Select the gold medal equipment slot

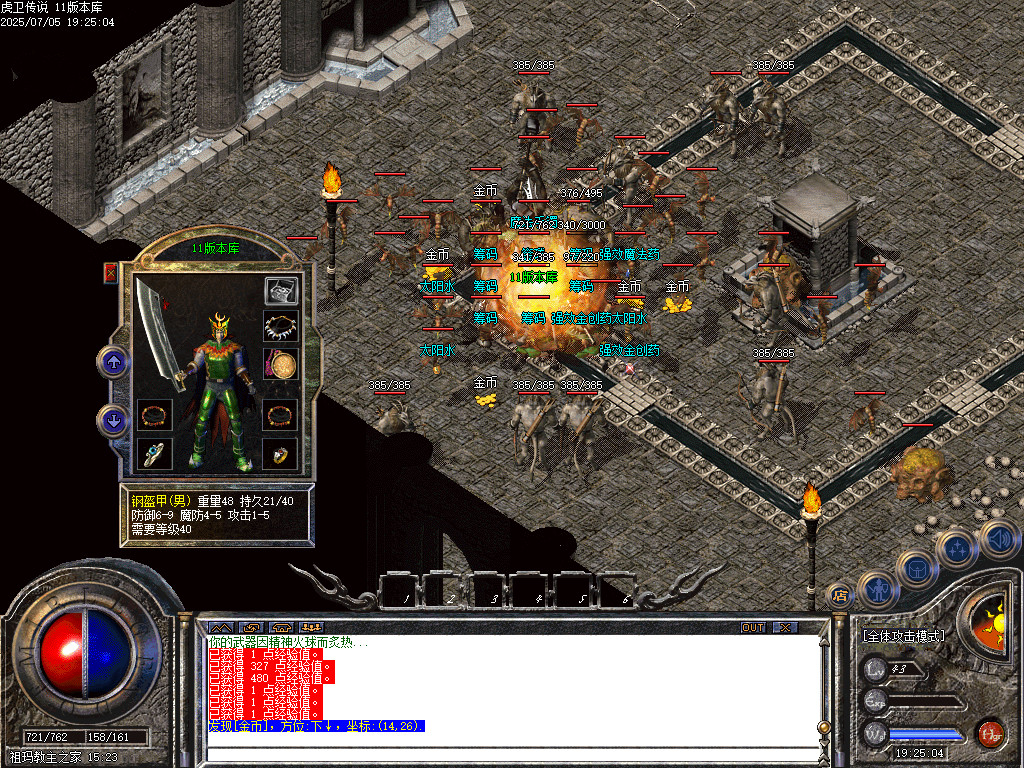point(280,363)
